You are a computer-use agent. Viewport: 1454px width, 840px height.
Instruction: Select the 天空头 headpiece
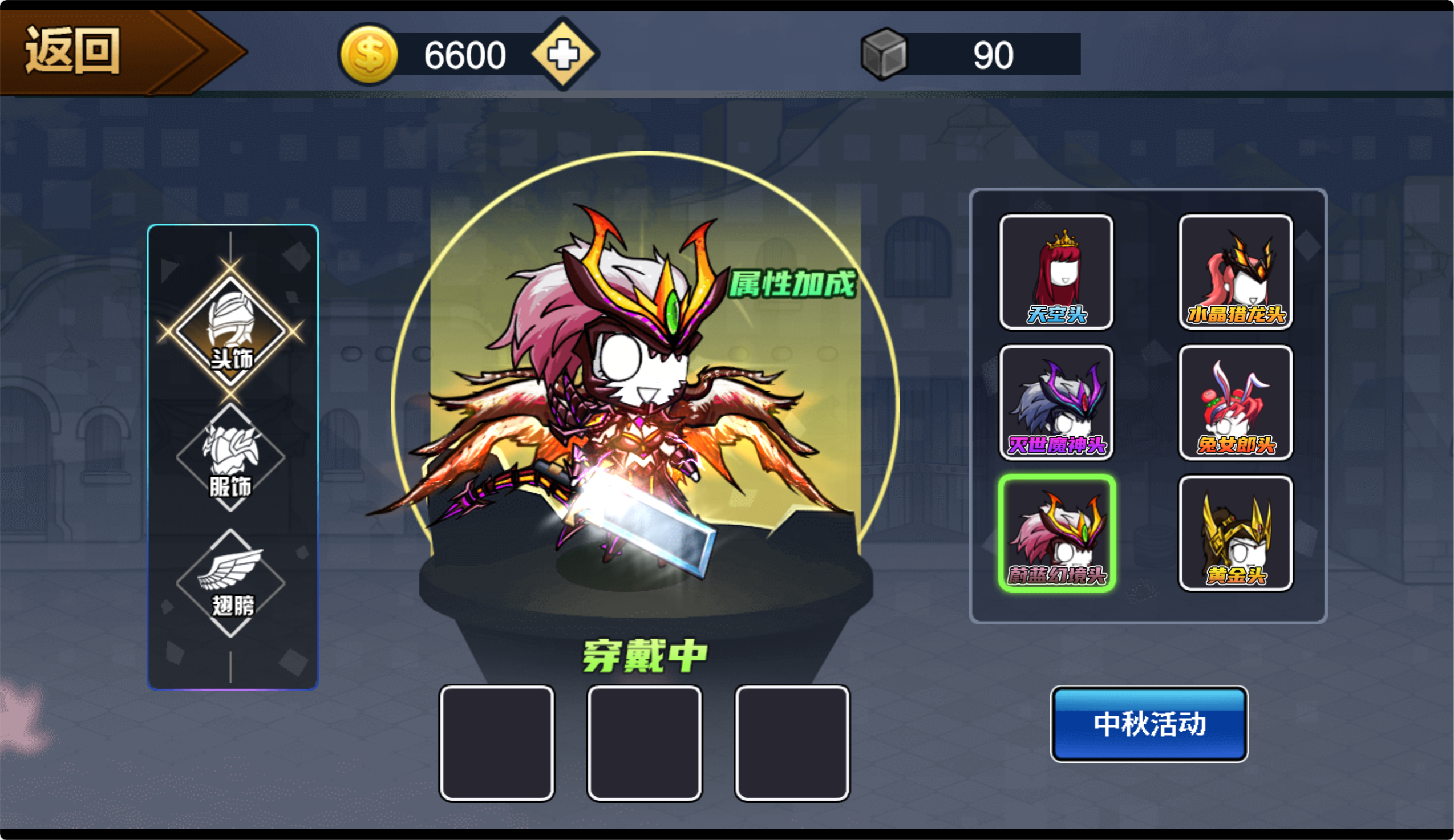coord(1056,273)
